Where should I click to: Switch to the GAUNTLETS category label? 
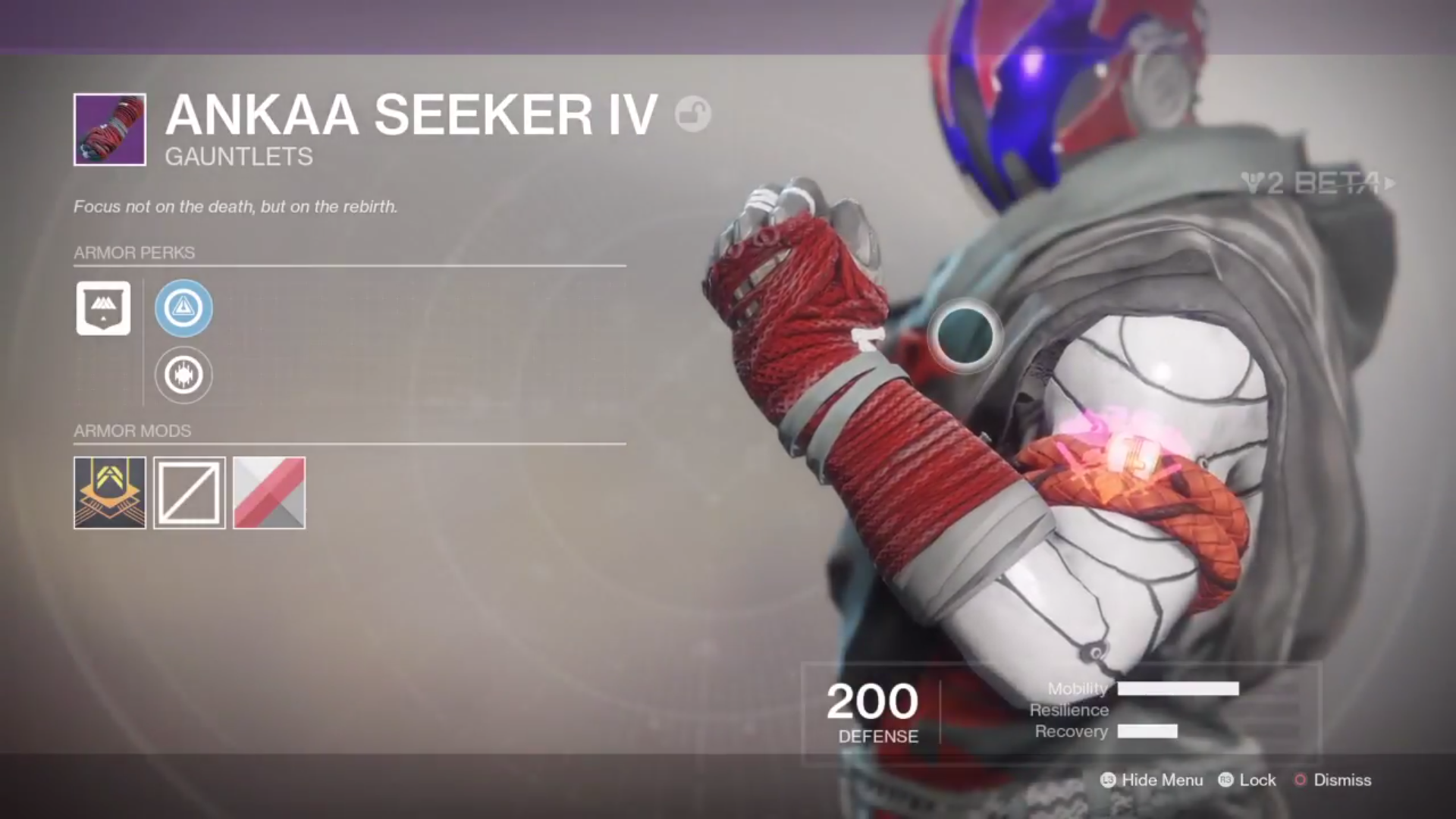pyautogui.click(x=239, y=157)
